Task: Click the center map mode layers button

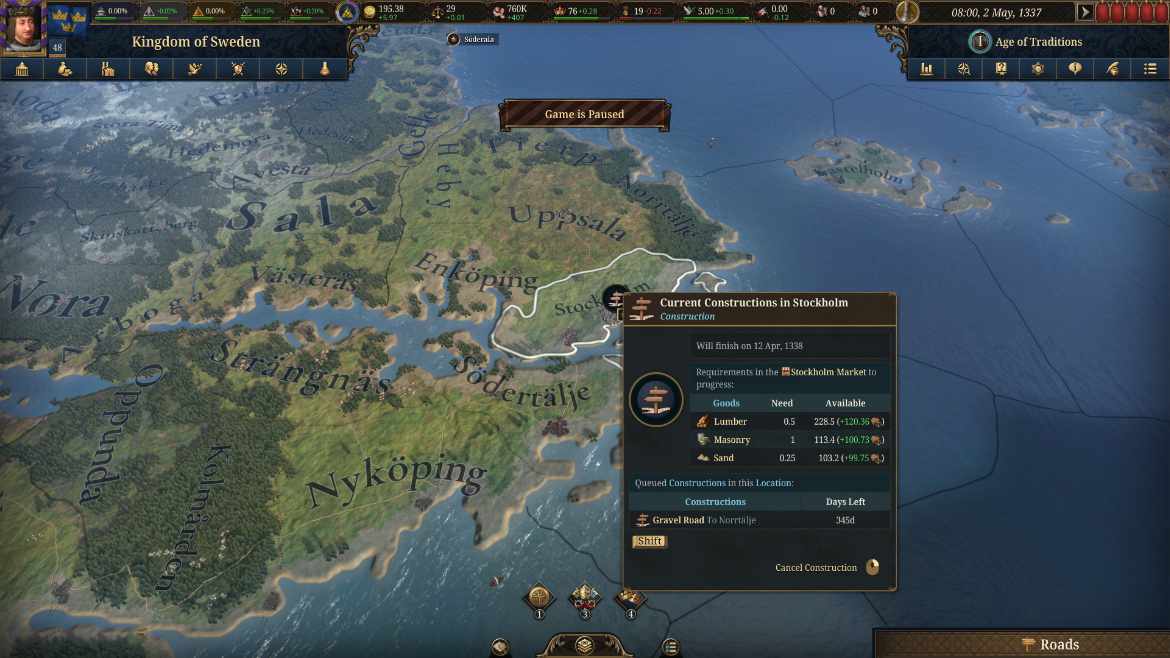Action: tap(585, 646)
